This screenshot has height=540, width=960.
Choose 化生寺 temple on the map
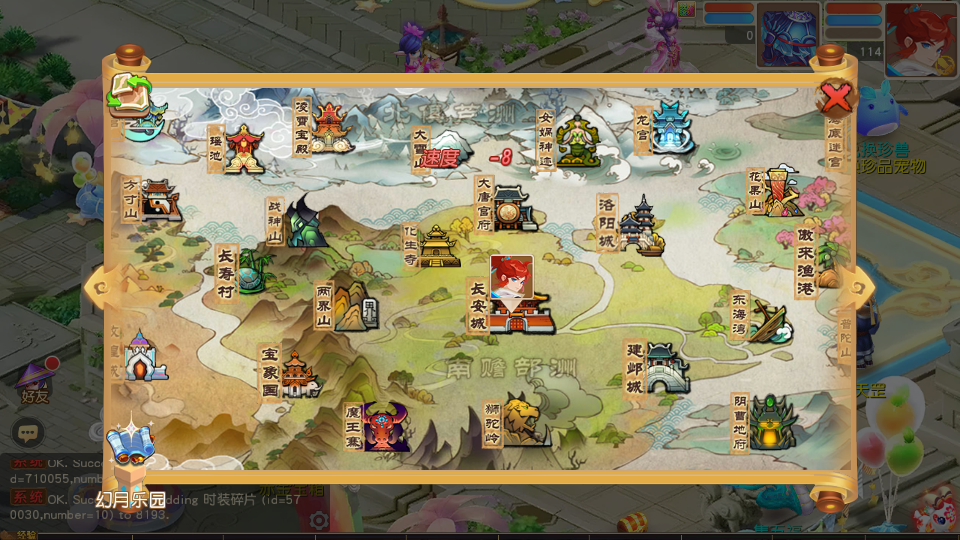(x=438, y=246)
